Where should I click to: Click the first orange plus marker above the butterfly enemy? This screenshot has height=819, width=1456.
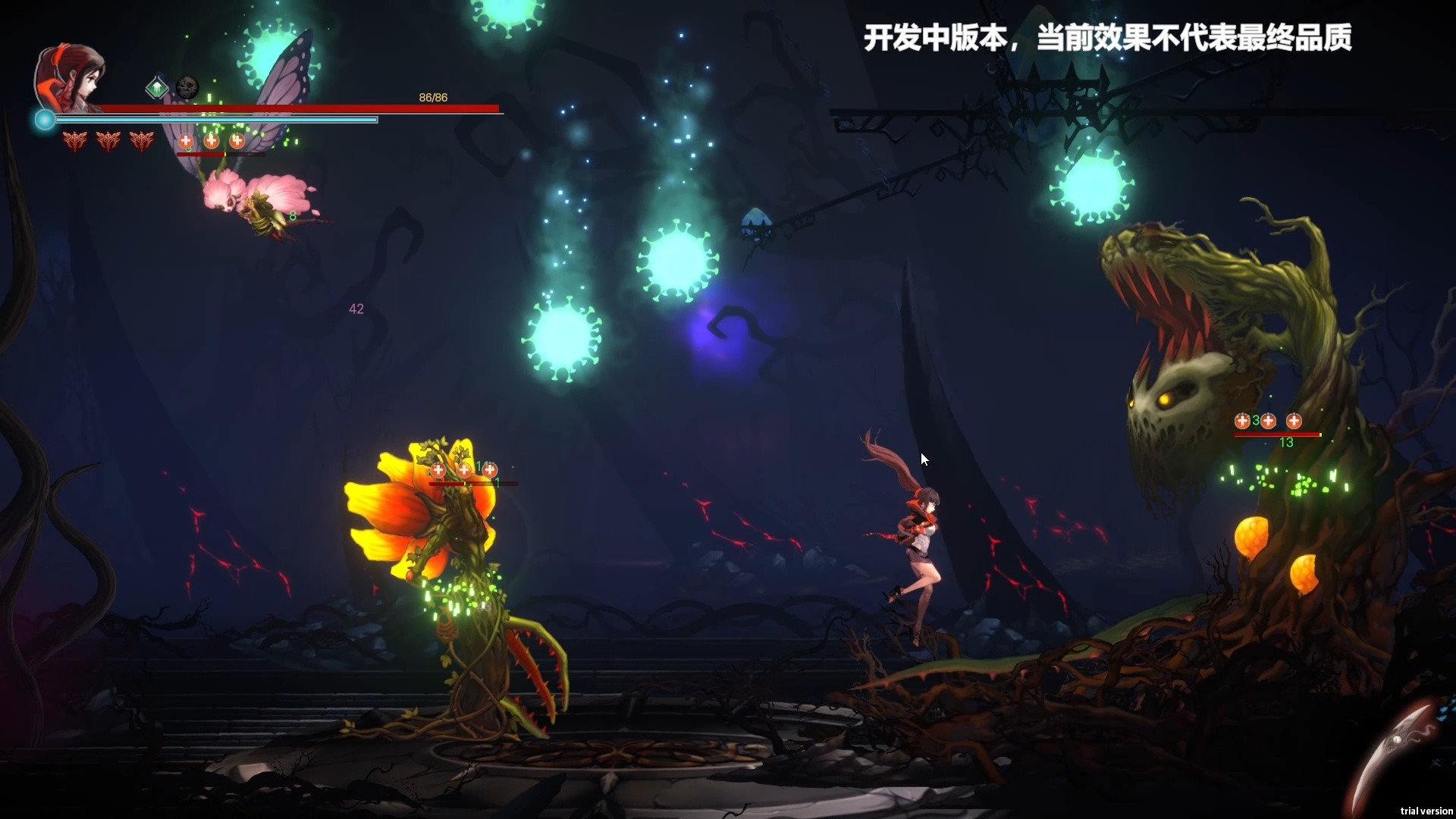186,141
